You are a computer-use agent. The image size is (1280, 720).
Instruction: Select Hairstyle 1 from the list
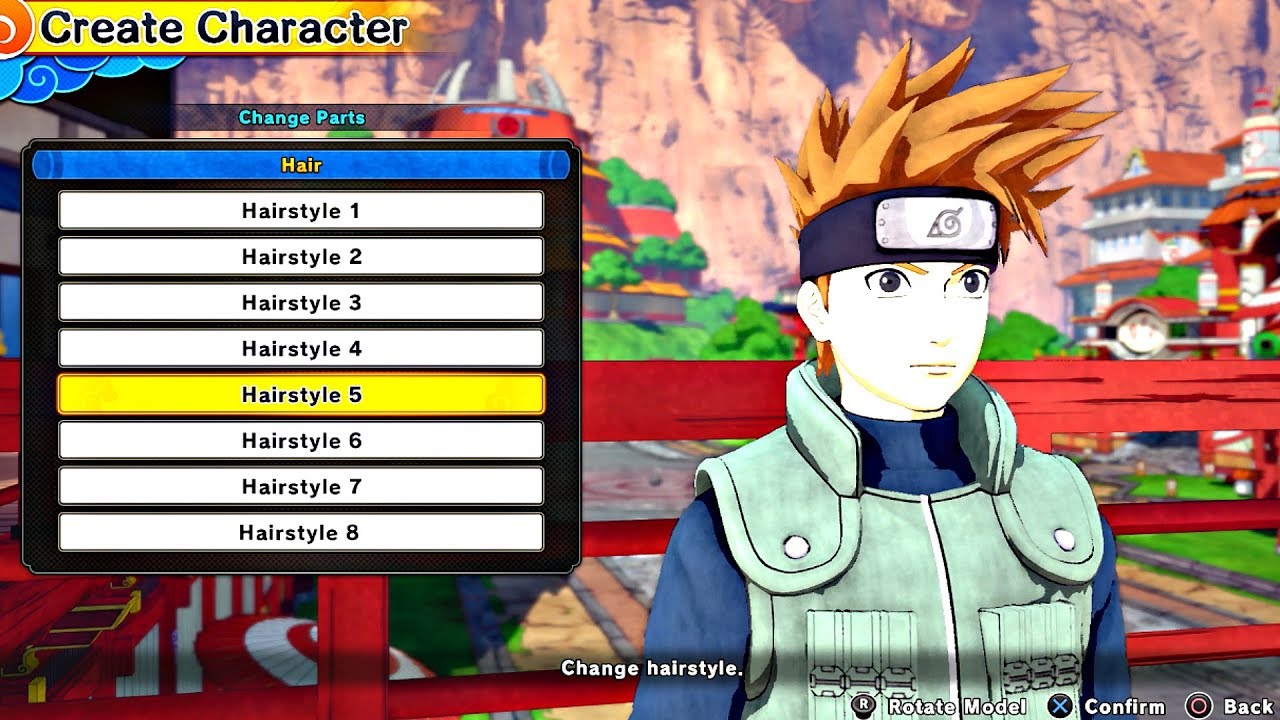coord(301,211)
